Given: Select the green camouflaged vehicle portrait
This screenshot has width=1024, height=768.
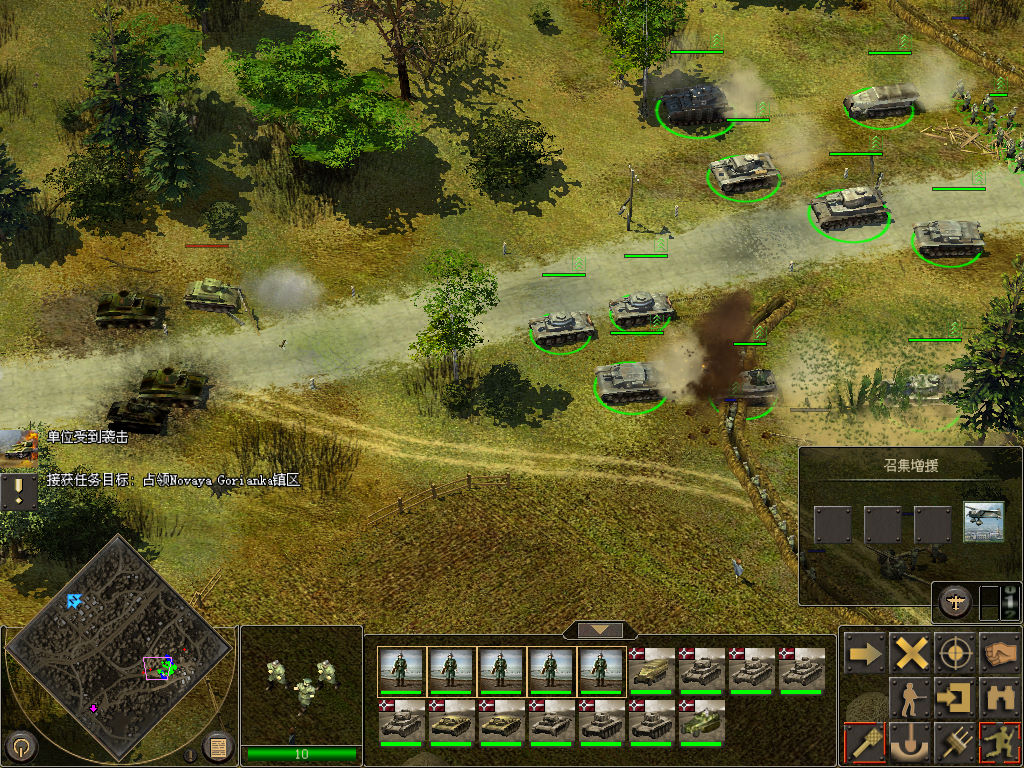Looking at the screenshot, I should (702, 720).
